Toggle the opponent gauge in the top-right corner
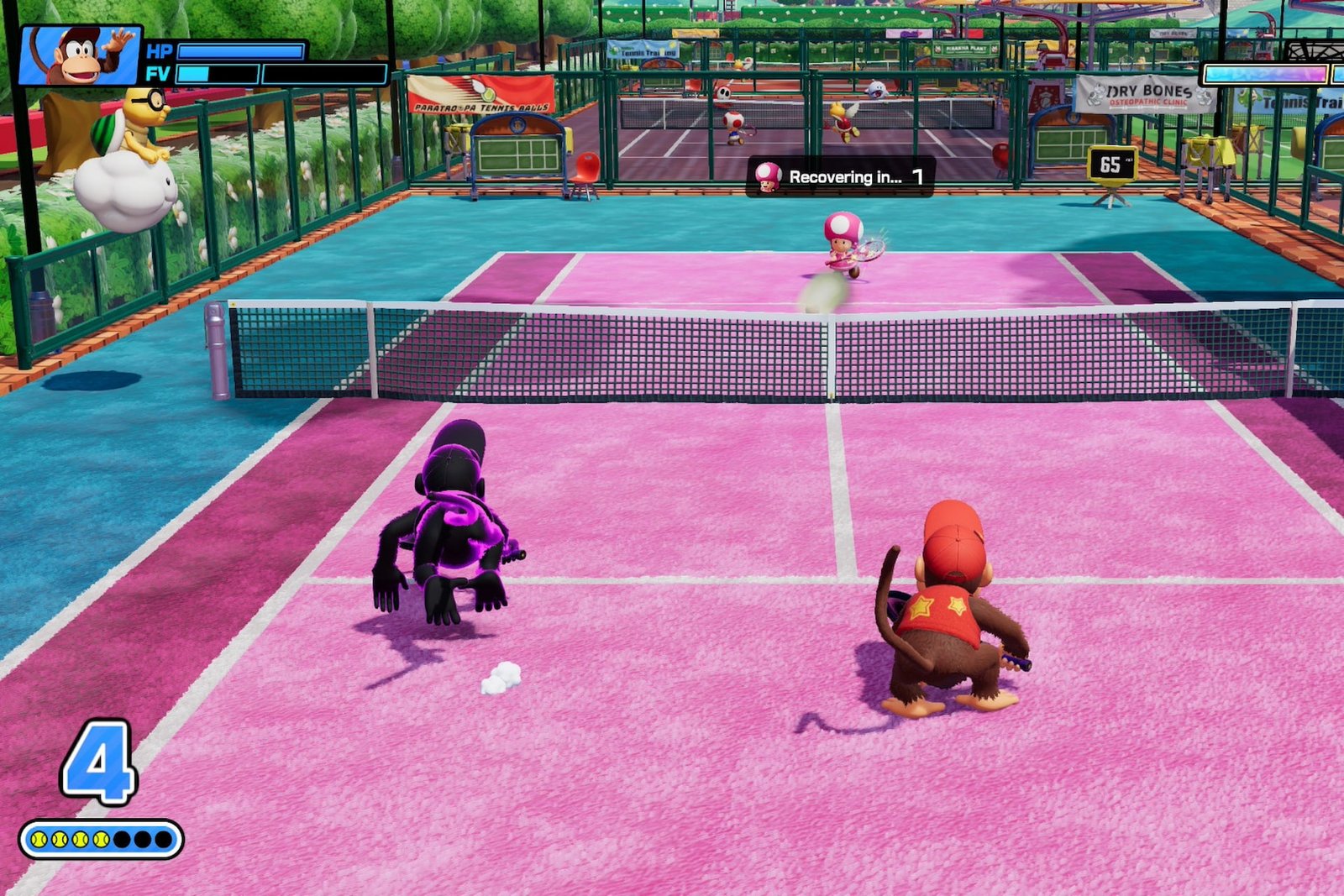The image size is (1344, 896). [x=1268, y=74]
